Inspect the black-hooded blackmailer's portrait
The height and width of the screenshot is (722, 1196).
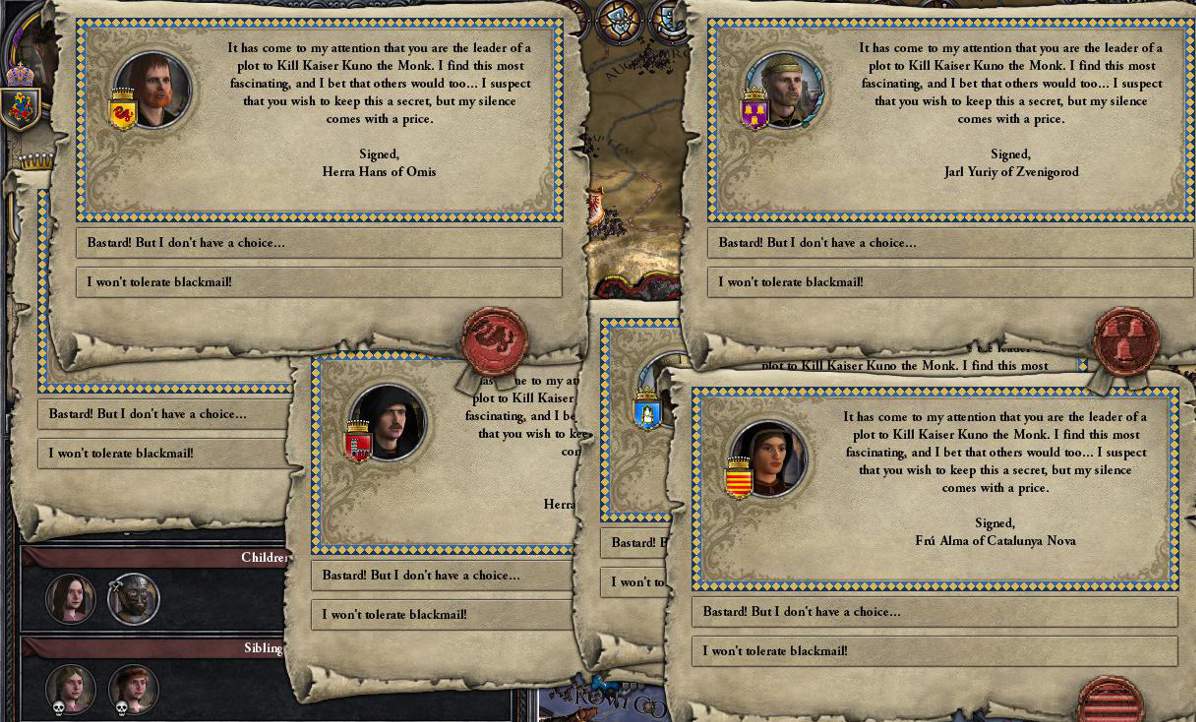pos(386,422)
